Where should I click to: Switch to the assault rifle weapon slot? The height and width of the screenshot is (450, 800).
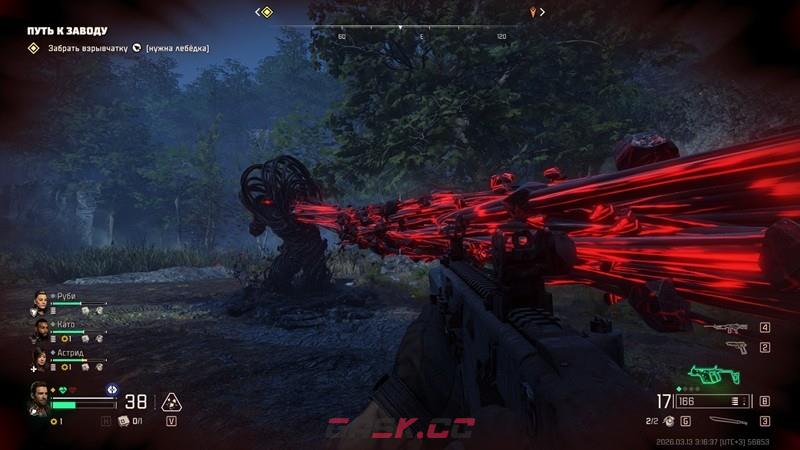725,327
